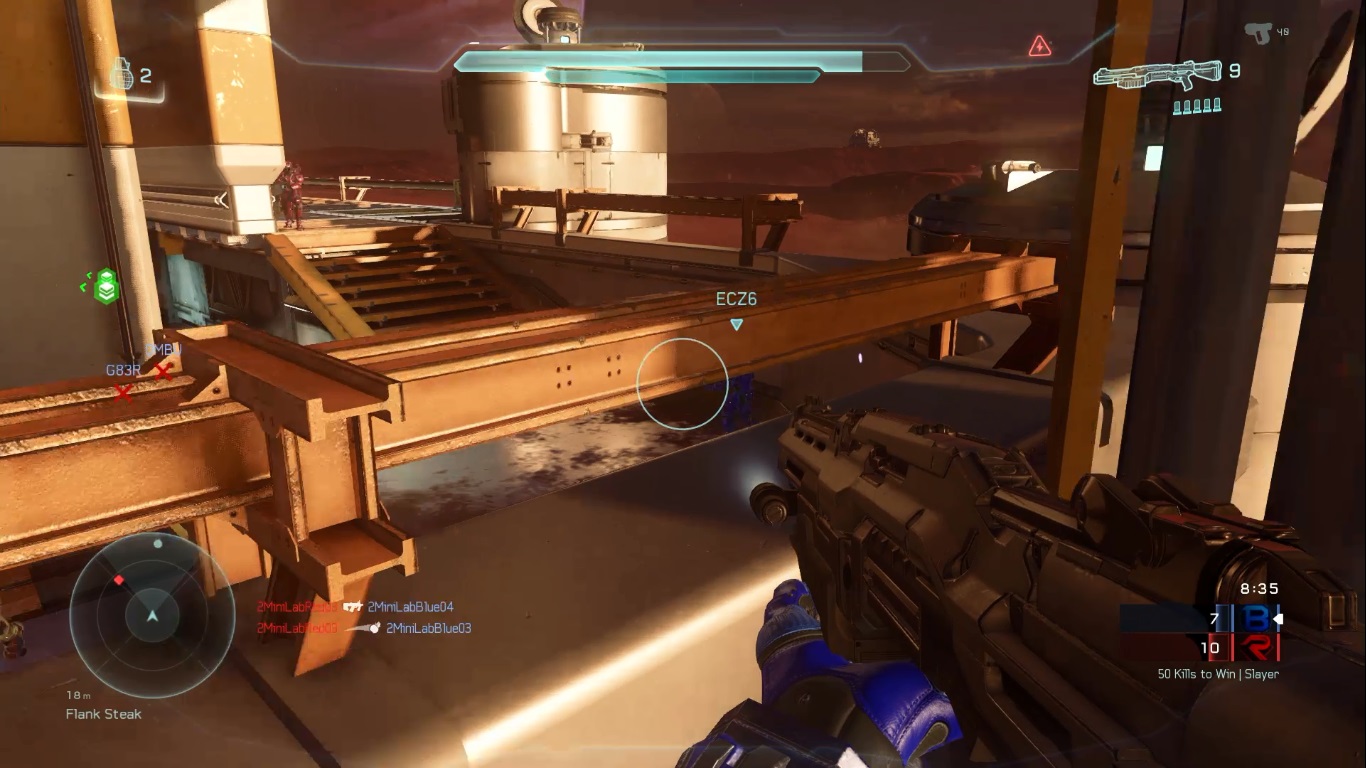Select the green hexagon waypoint icon
The image size is (1366, 768).
[x=106, y=287]
